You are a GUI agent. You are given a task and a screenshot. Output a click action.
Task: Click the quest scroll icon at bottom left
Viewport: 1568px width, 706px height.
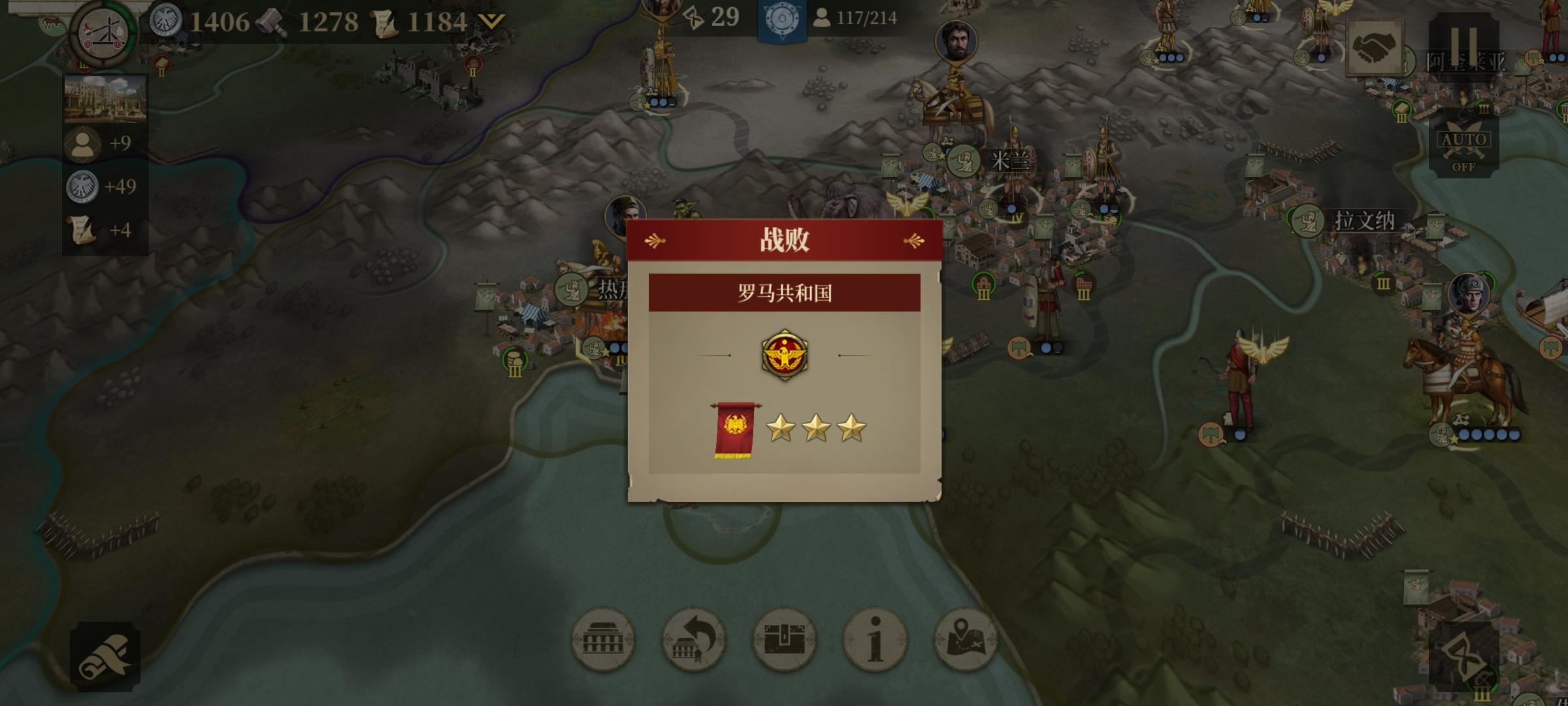(x=105, y=657)
